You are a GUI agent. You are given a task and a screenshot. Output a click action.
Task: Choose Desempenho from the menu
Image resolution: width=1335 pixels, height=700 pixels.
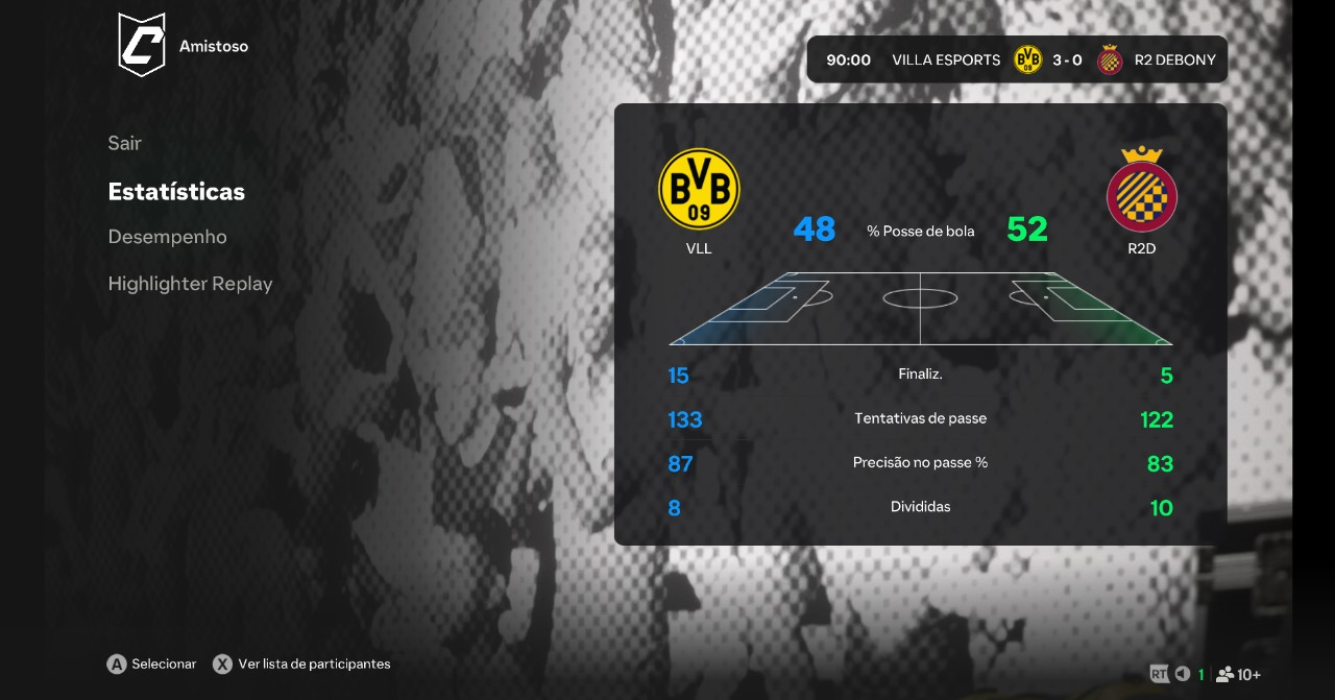click(x=167, y=237)
